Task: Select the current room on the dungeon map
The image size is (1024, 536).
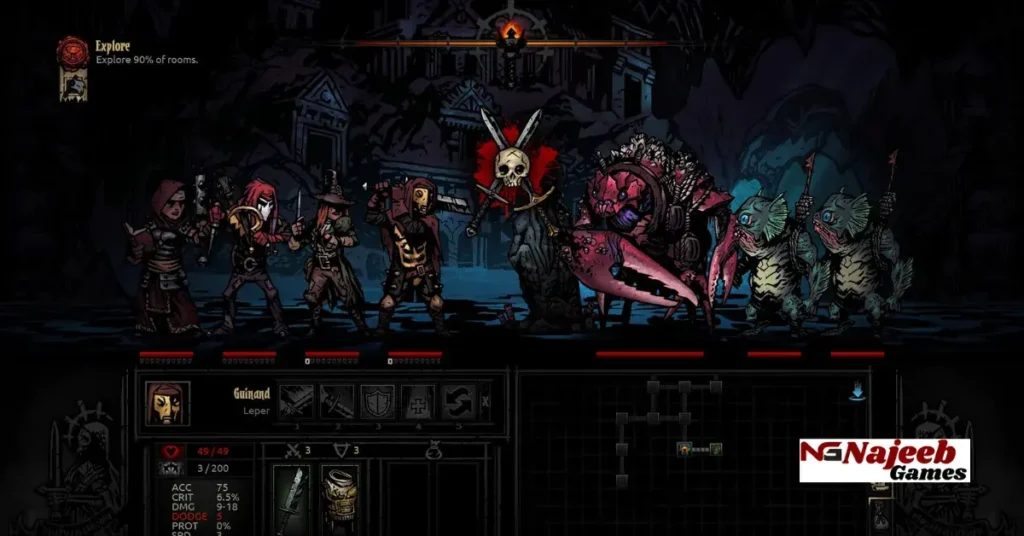Action: point(685,450)
